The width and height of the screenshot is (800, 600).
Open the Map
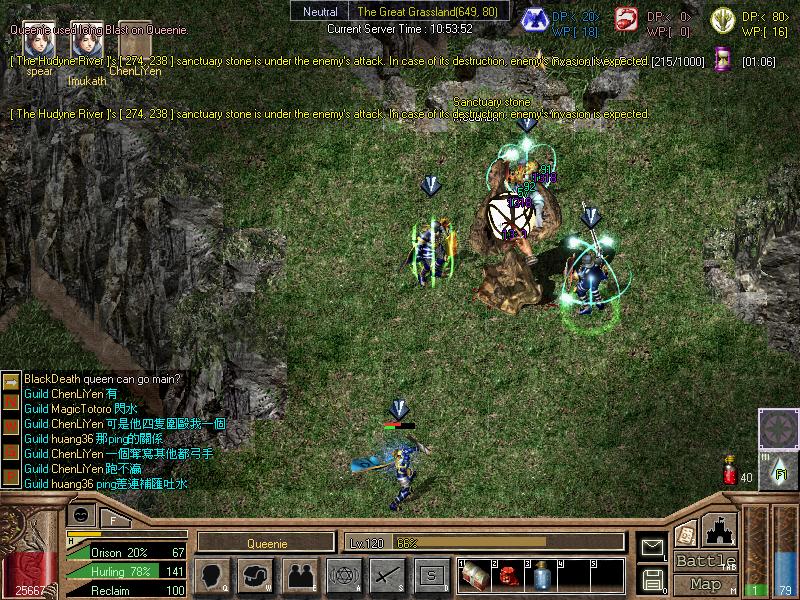[705, 584]
